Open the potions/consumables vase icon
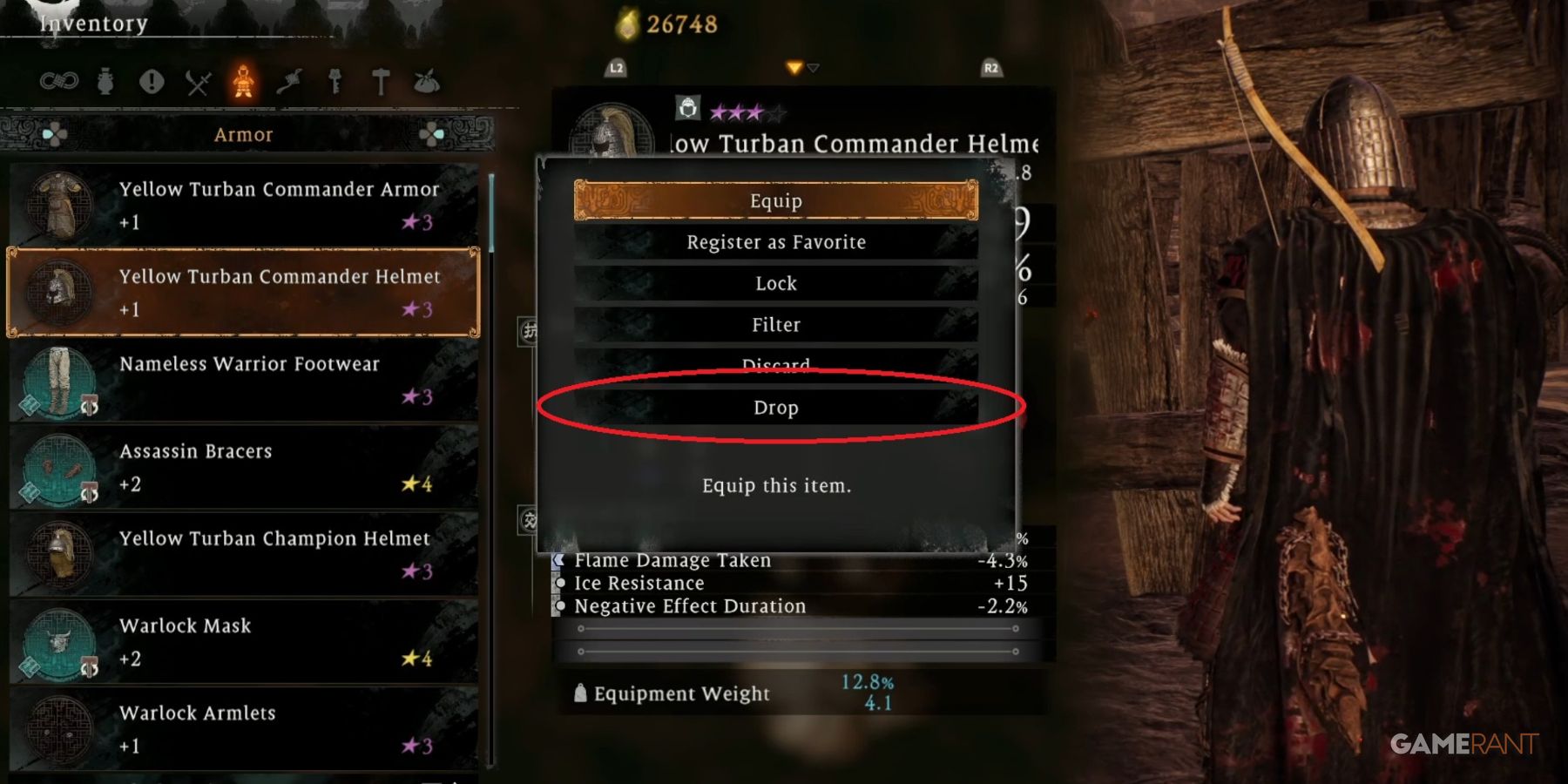This screenshot has width=1568, height=784. click(x=105, y=80)
